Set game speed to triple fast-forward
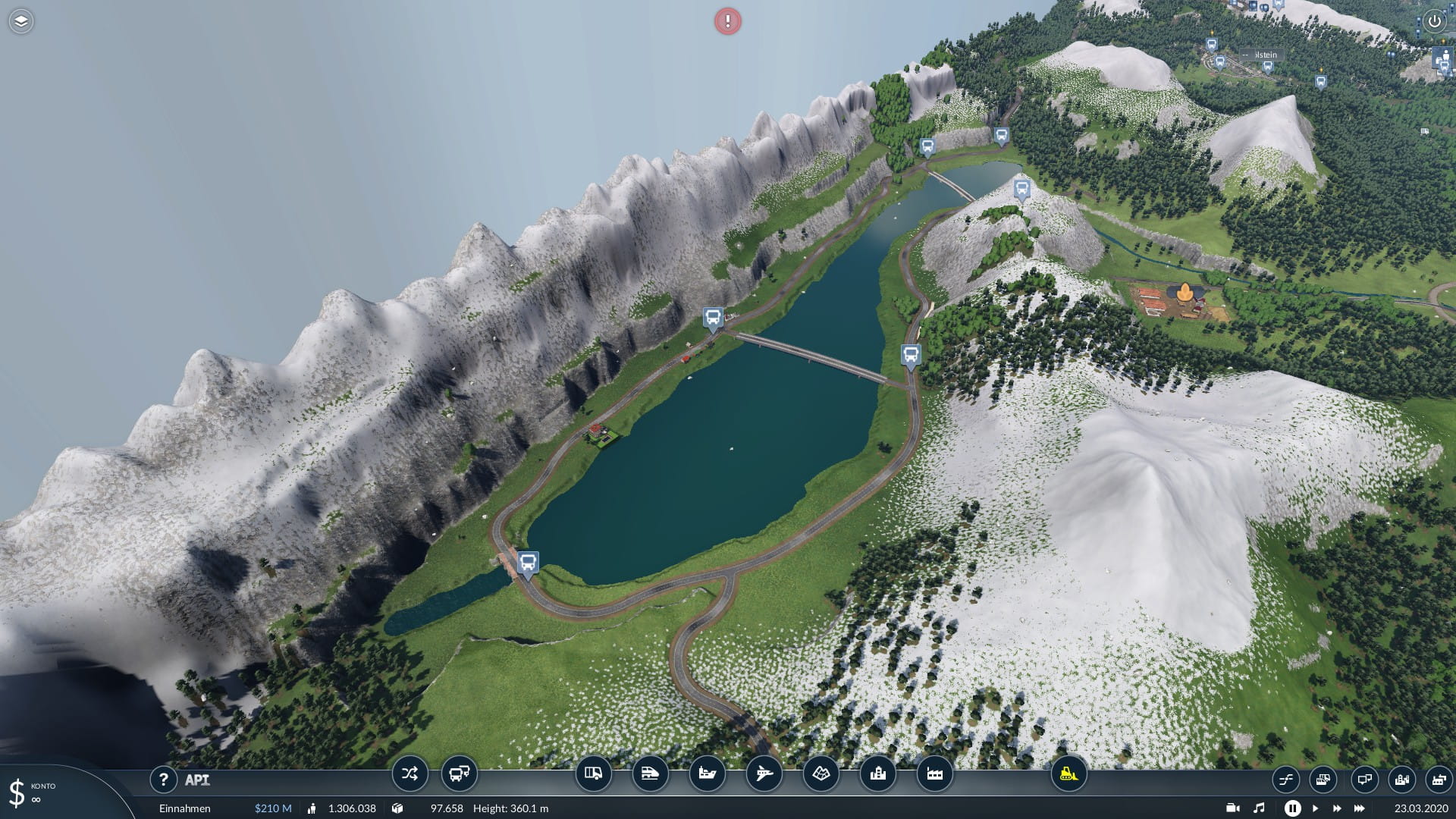 click(1360, 808)
